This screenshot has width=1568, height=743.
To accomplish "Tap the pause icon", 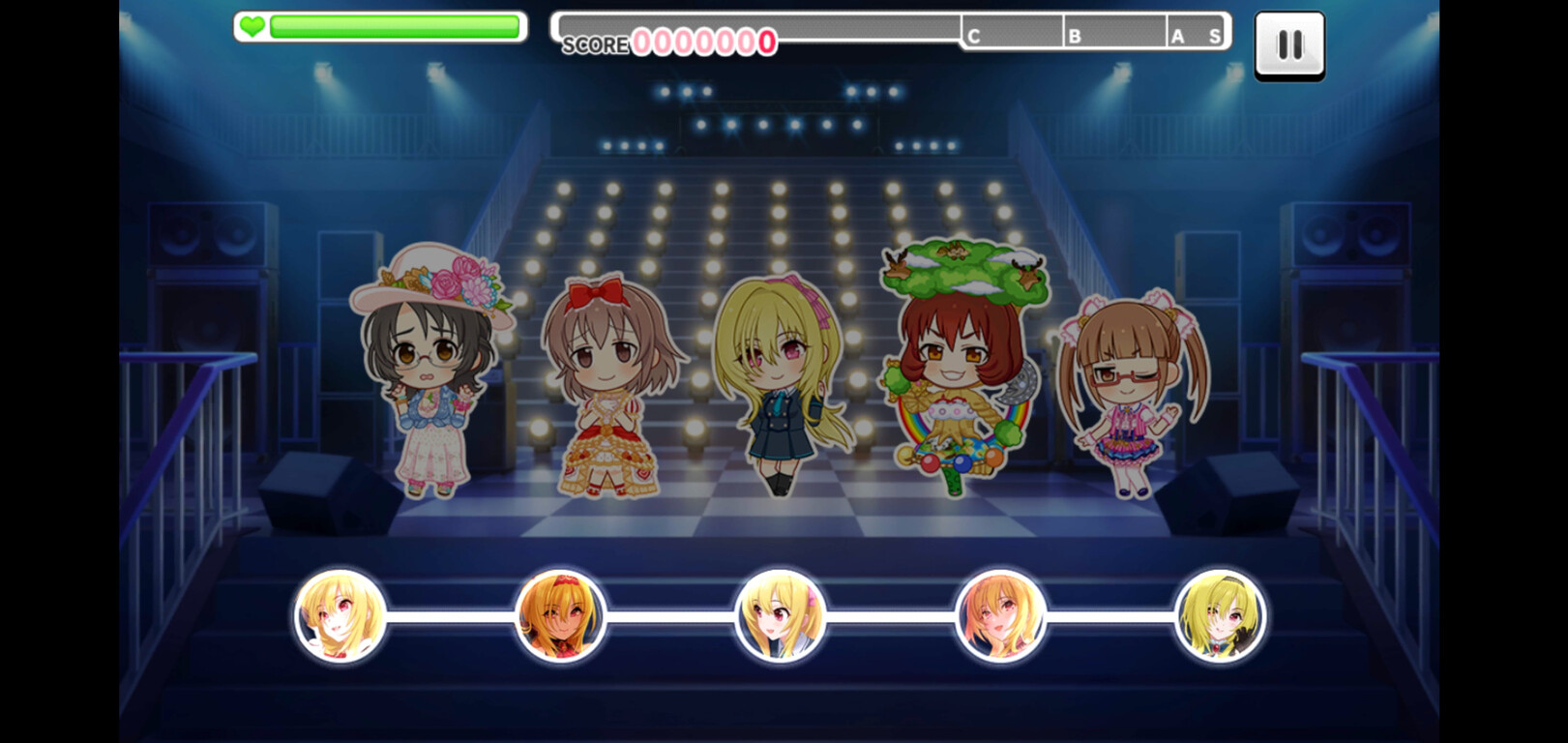I will coord(1289,46).
